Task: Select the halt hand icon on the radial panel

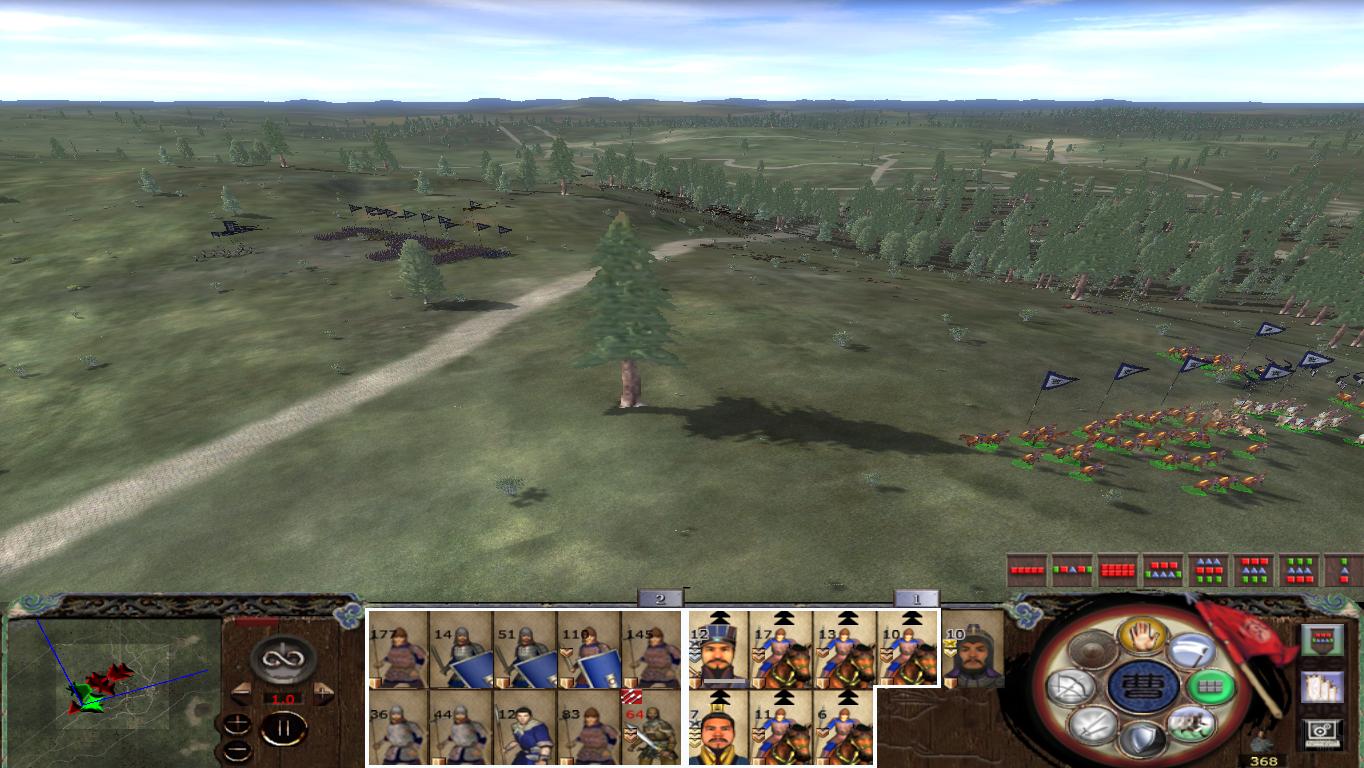Action: [x=1143, y=638]
